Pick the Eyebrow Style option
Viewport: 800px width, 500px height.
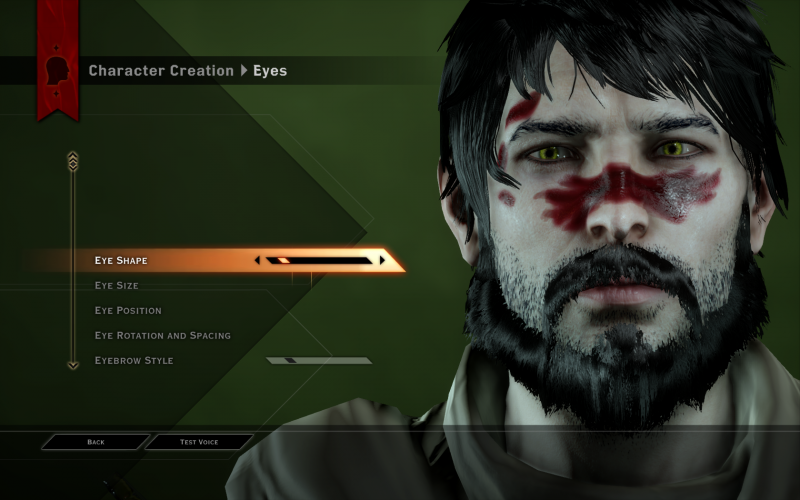click(x=133, y=361)
